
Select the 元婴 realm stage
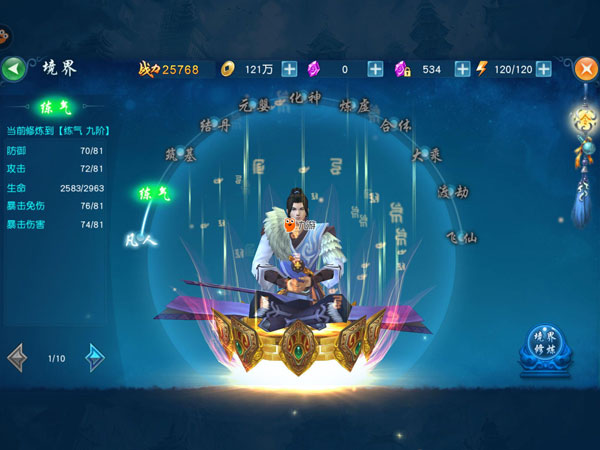(256, 104)
